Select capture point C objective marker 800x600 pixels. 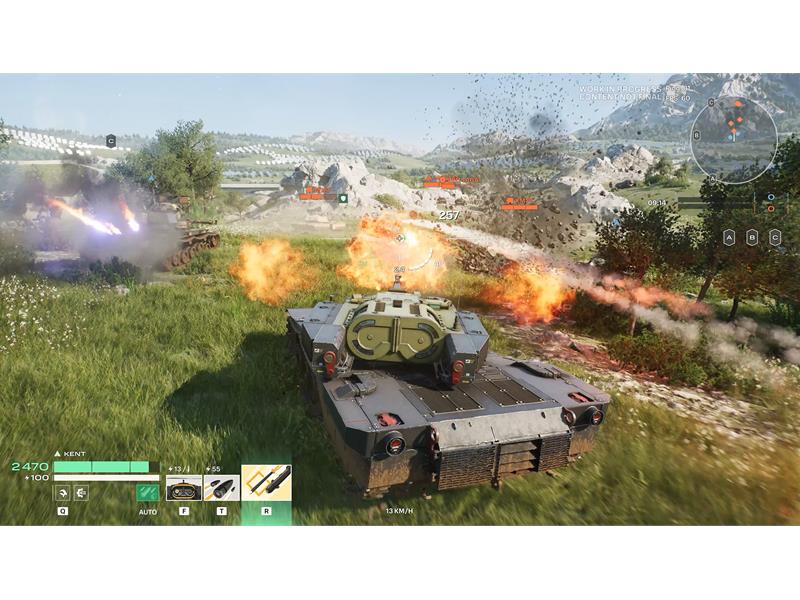click(x=776, y=237)
